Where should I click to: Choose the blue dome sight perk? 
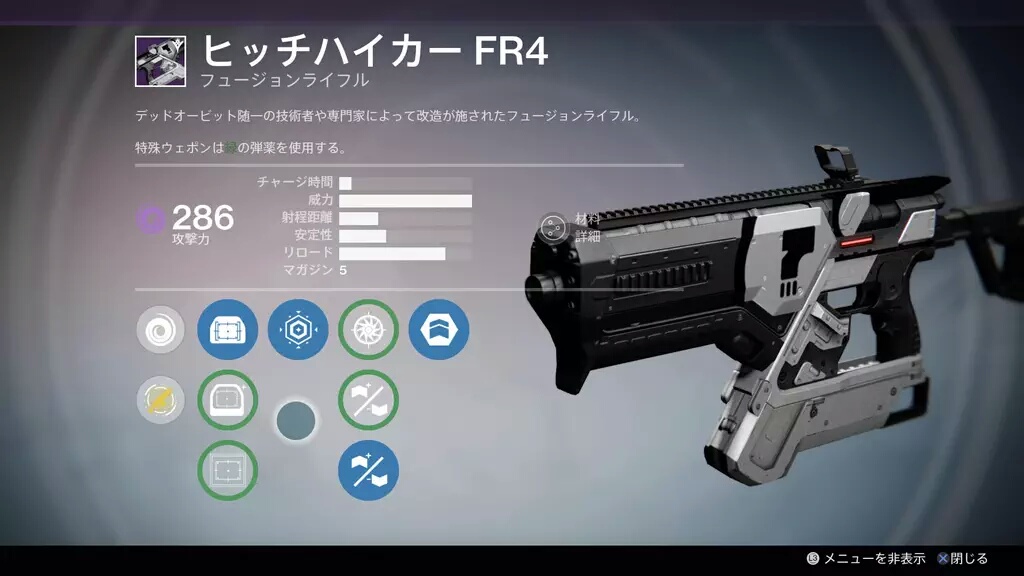(x=227, y=330)
